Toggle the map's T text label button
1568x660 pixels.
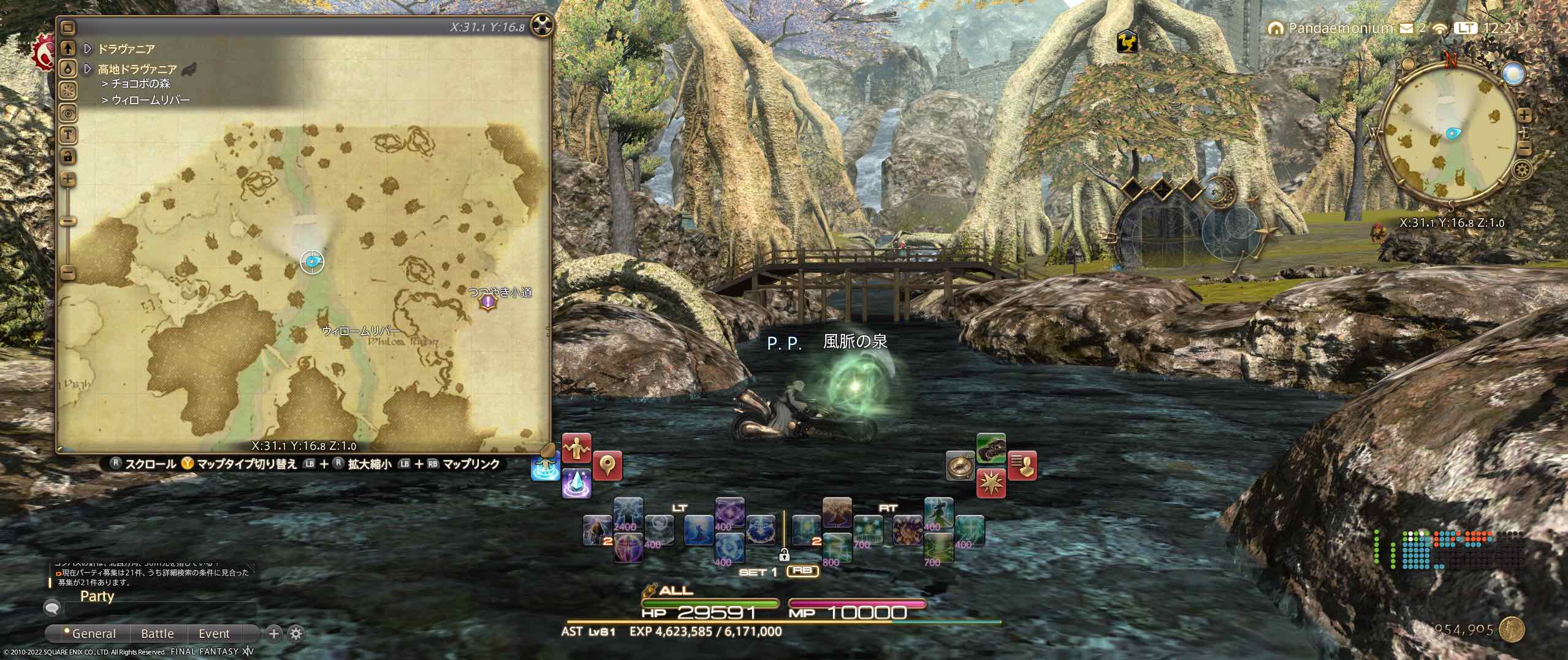click(68, 134)
